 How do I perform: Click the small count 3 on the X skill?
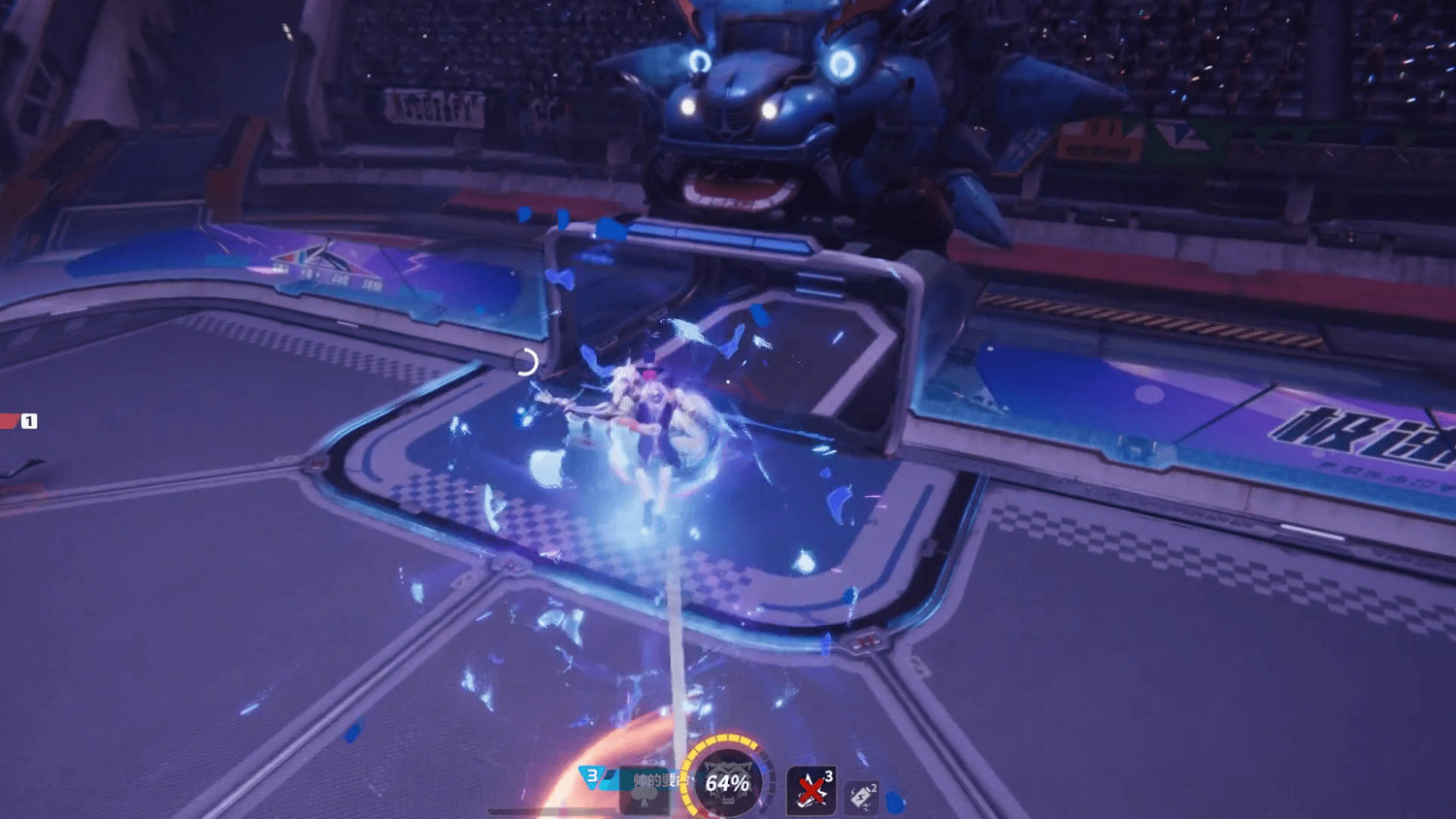828,773
